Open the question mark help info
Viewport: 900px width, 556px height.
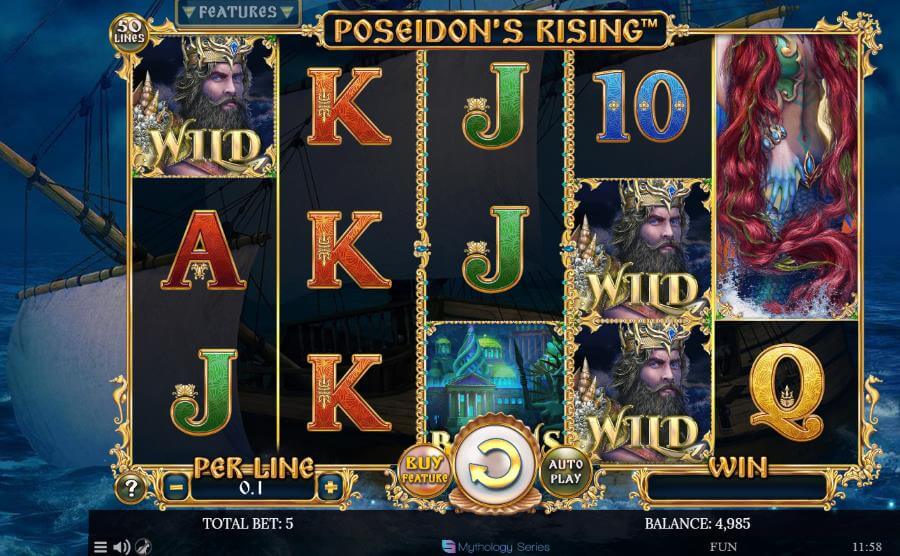[x=131, y=488]
